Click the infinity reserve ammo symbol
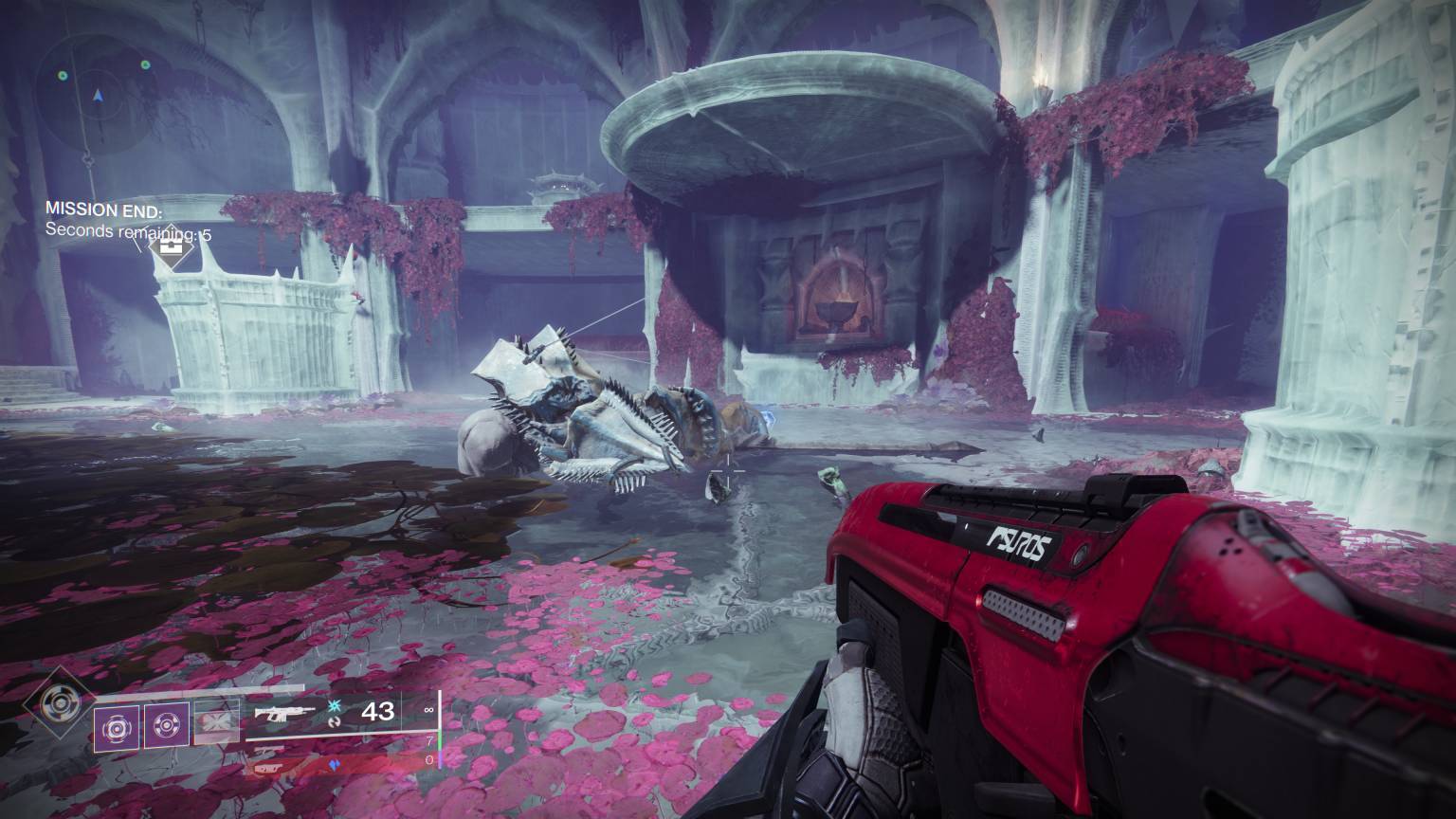 (428, 710)
